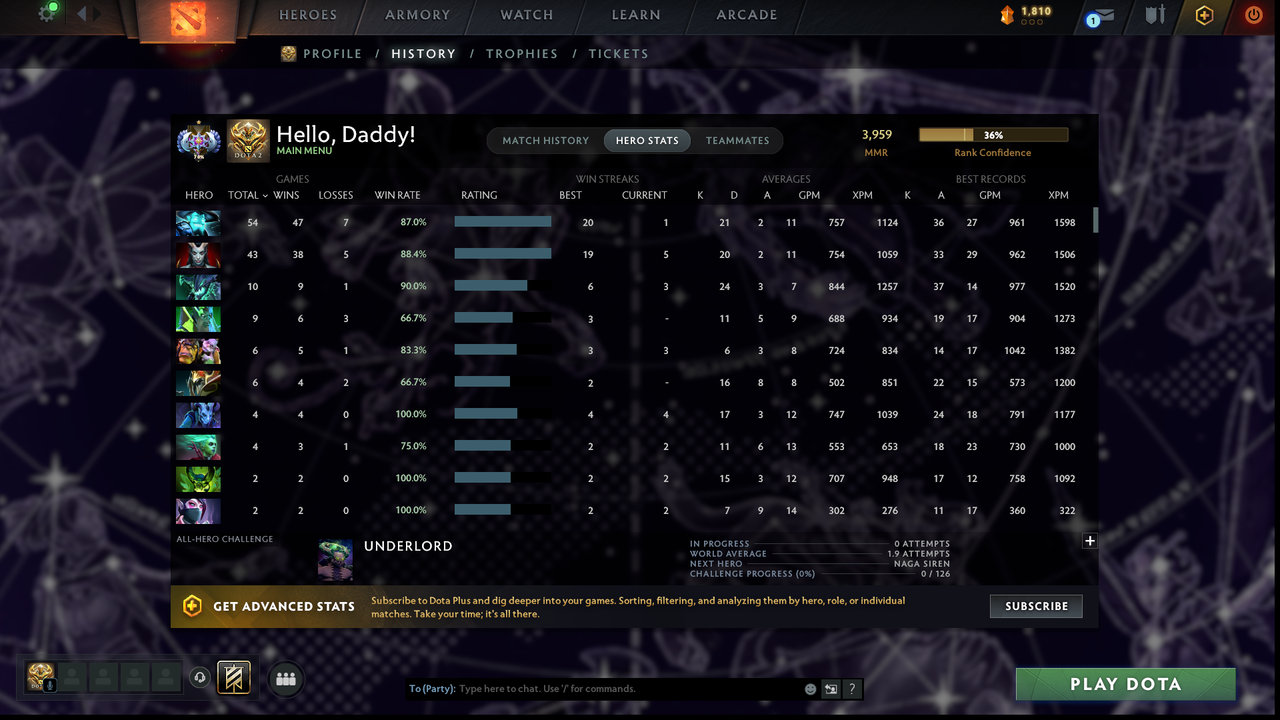
Task: Click the Find Party three-person icon
Action: [x=286, y=678]
